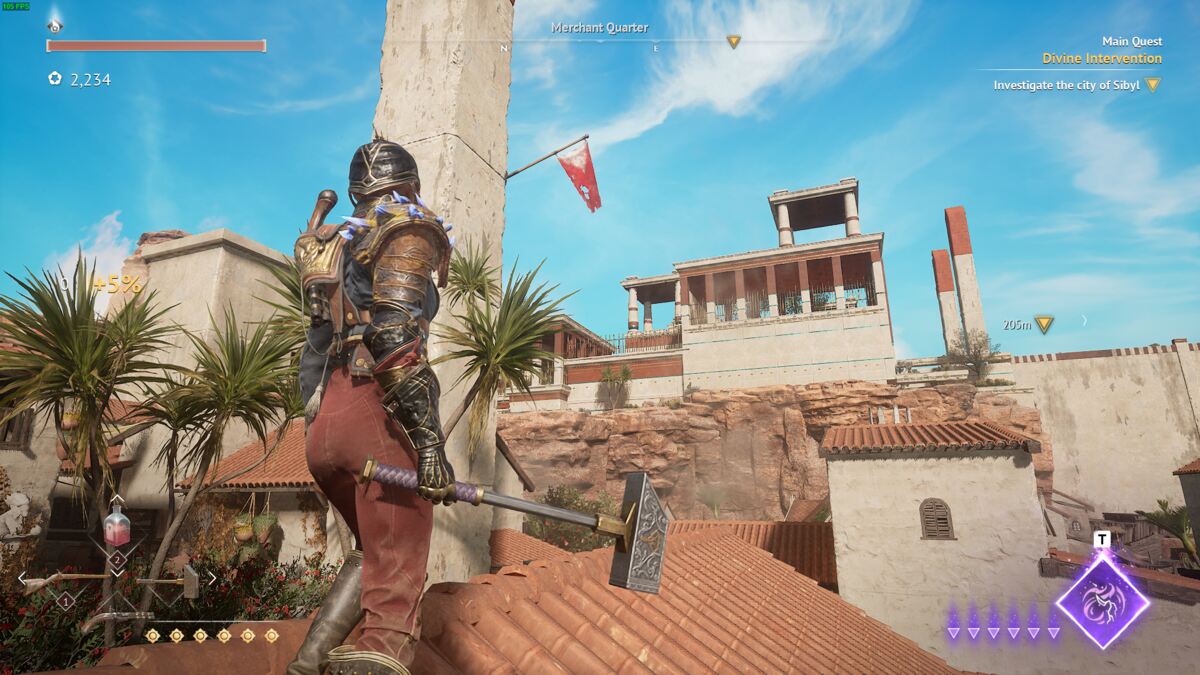Image resolution: width=1200 pixels, height=675 pixels.
Task: Open the Divine Intervention quest tracker
Action: 1101,59
